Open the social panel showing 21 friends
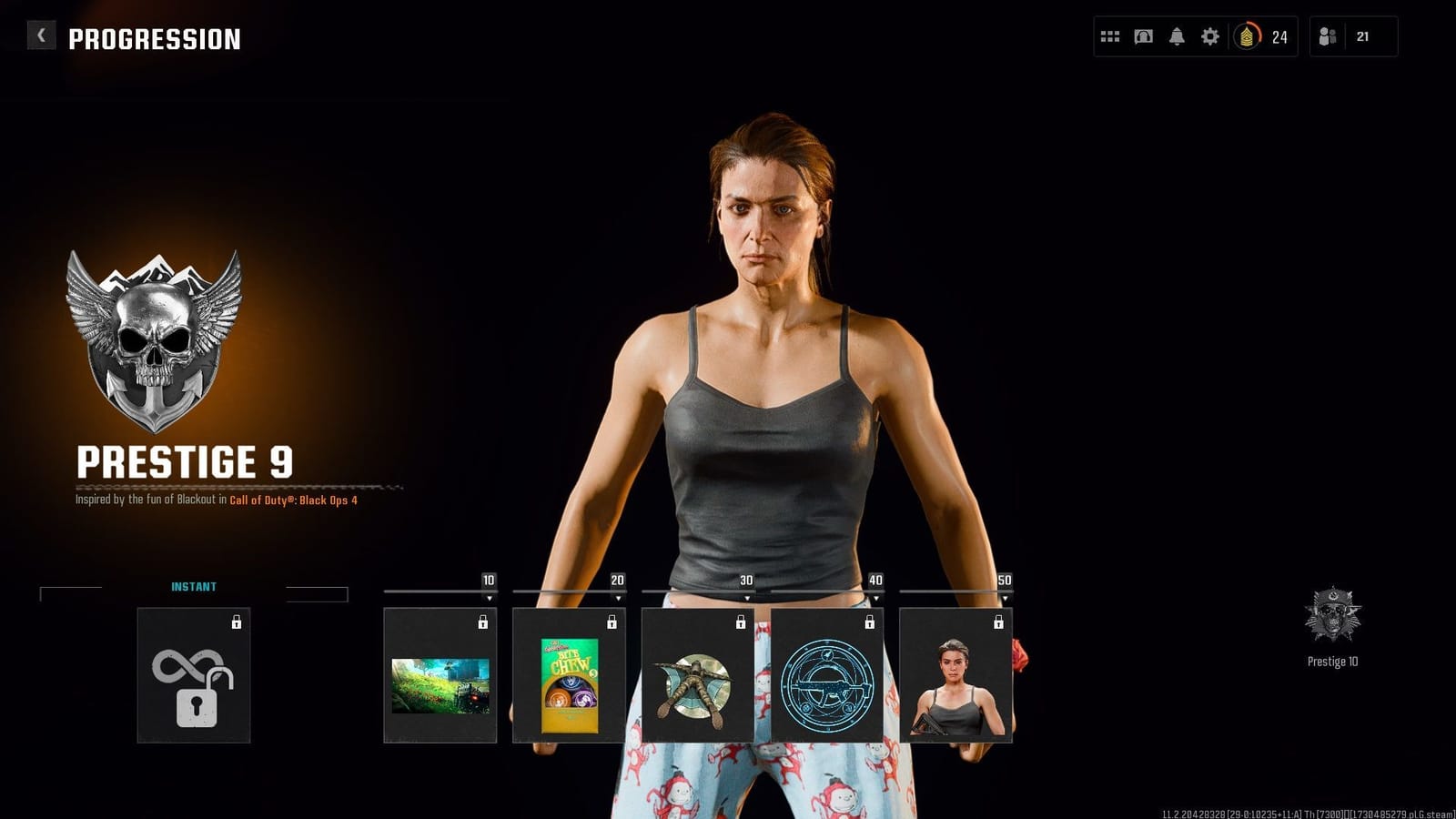1456x819 pixels. pos(1326,37)
